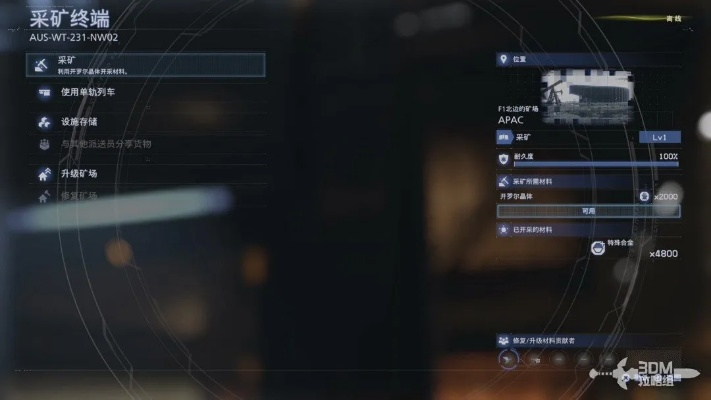Open 设施存储 facility storage
This screenshot has height=400, width=711.
coord(78,122)
